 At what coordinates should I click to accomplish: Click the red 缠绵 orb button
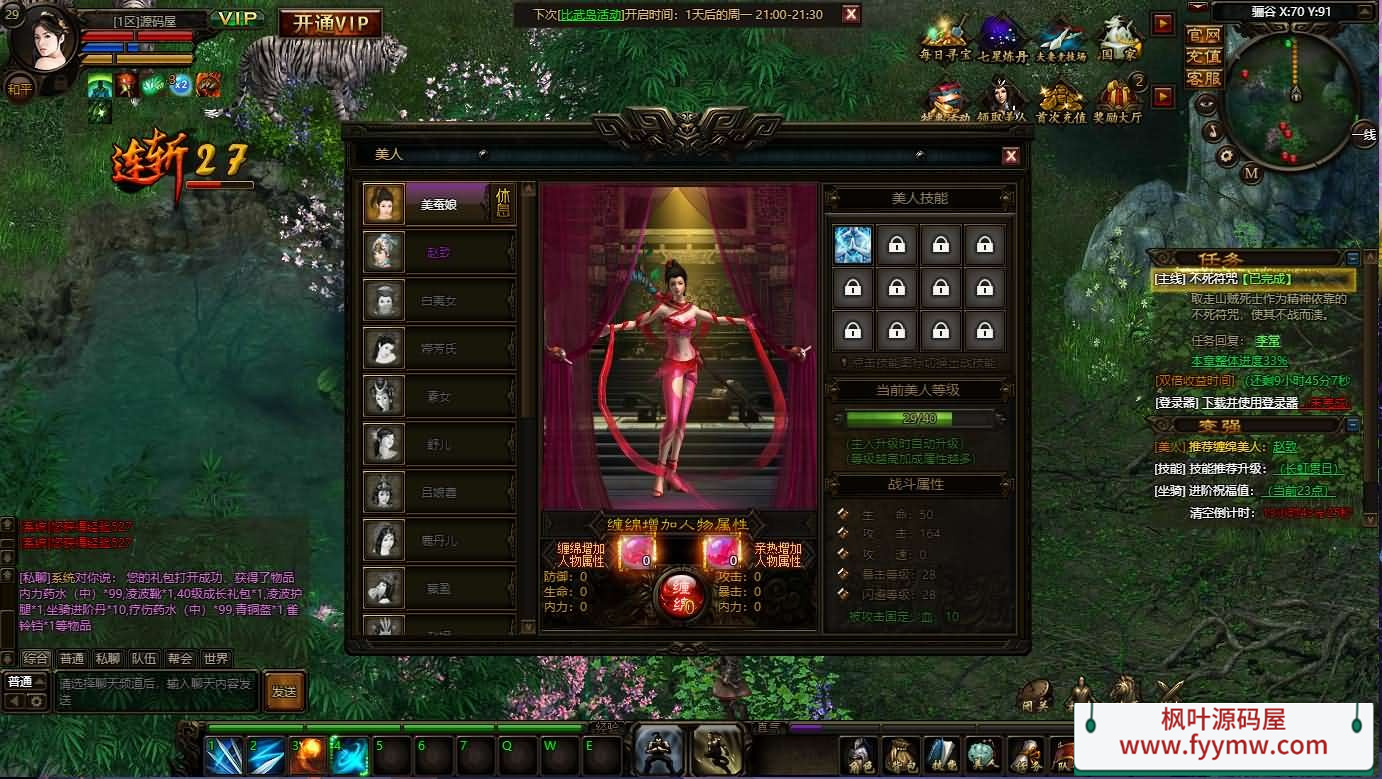pos(679,593)
